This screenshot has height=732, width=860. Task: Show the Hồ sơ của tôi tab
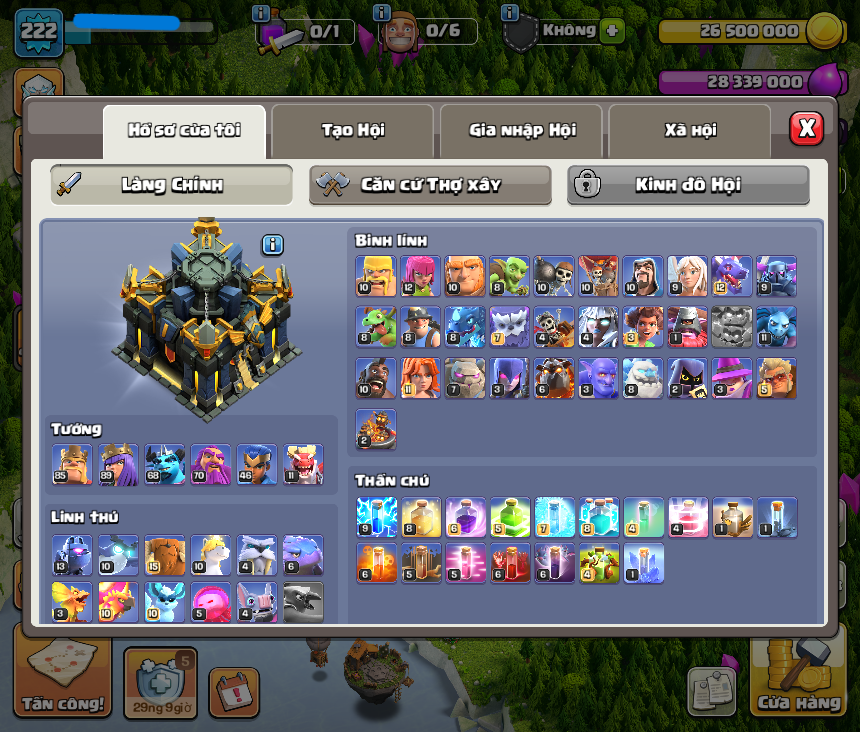(x=184, y=130)
